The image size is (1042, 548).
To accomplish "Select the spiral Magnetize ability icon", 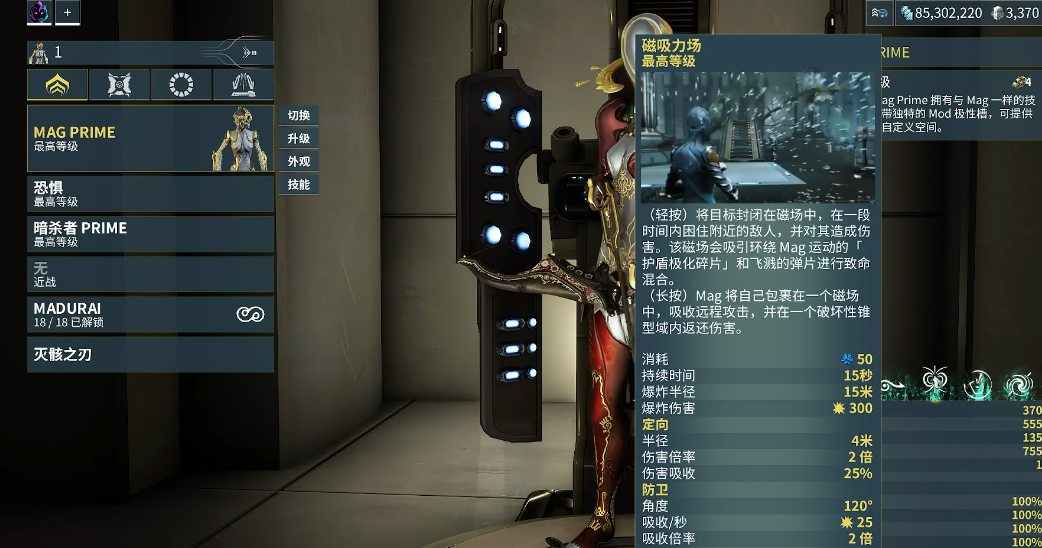I will [1021, 382].
